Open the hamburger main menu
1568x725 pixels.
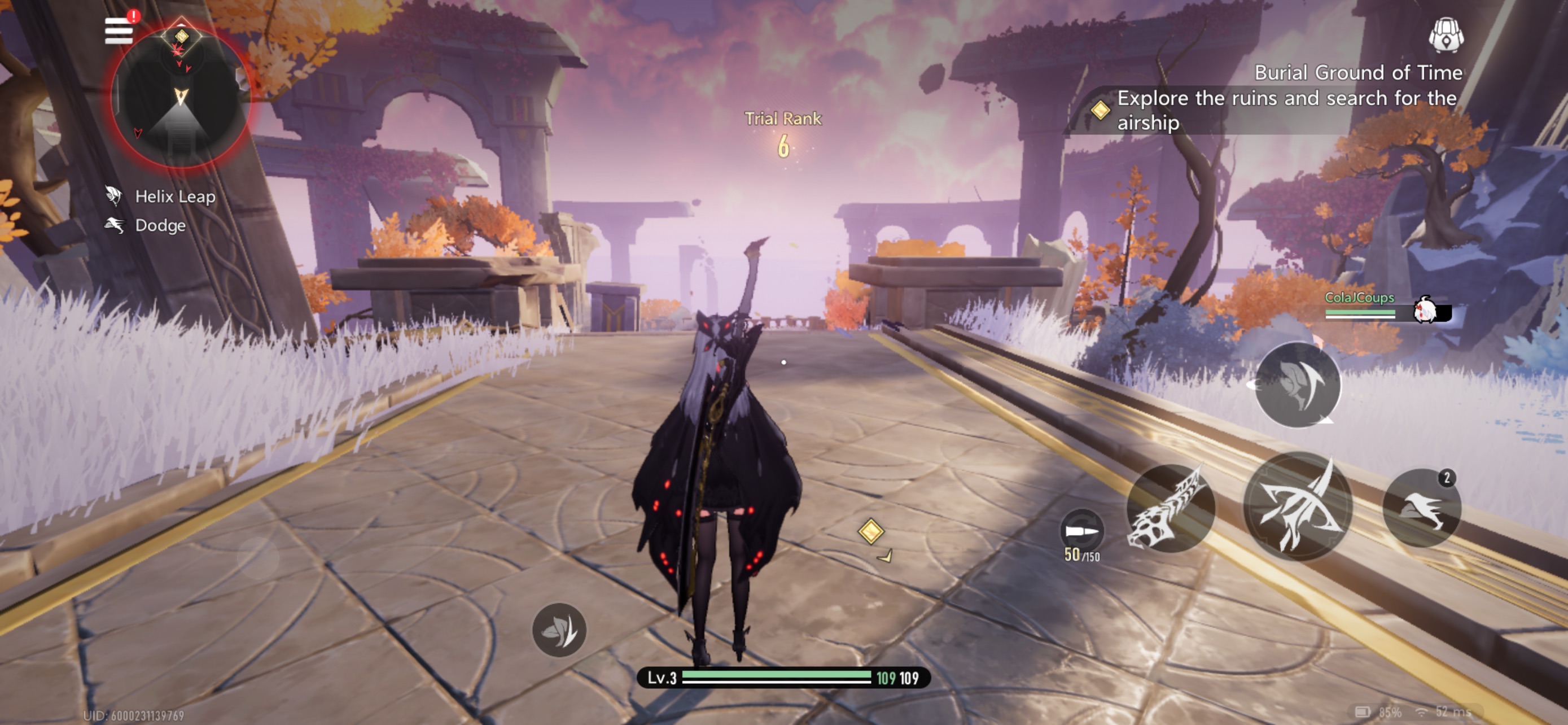pyautogui.click(x=119, y=30)
